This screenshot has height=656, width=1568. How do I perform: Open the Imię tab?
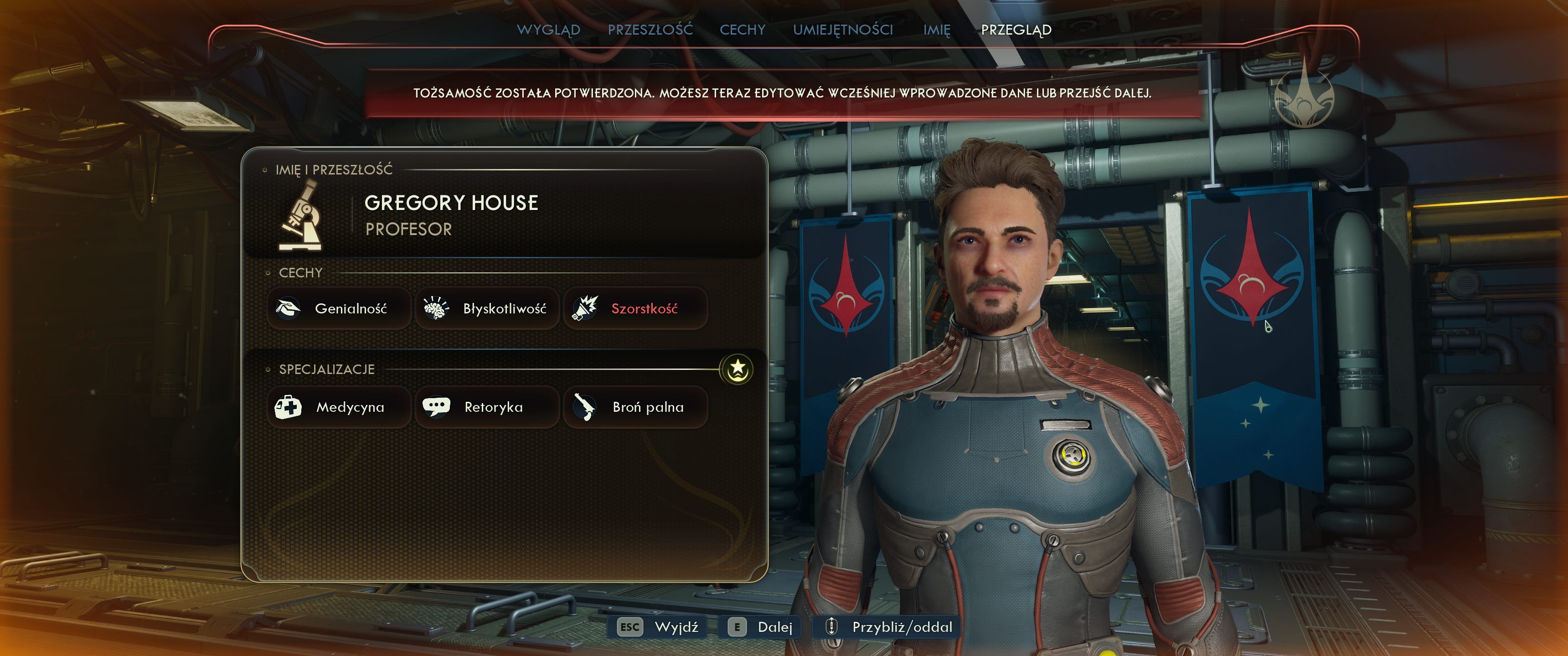pyautogui.click(x=936, y=29)
